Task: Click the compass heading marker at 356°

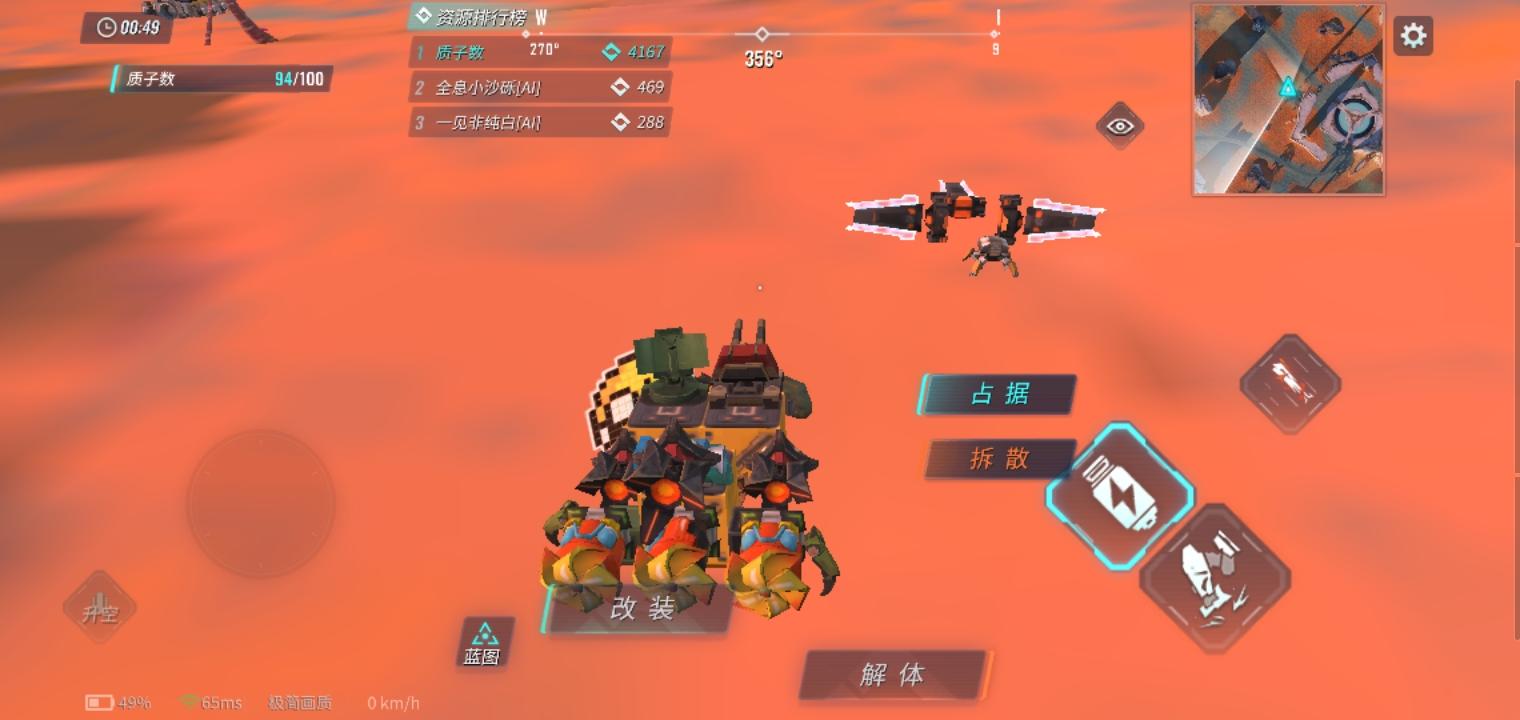Action: coord(762,33)
